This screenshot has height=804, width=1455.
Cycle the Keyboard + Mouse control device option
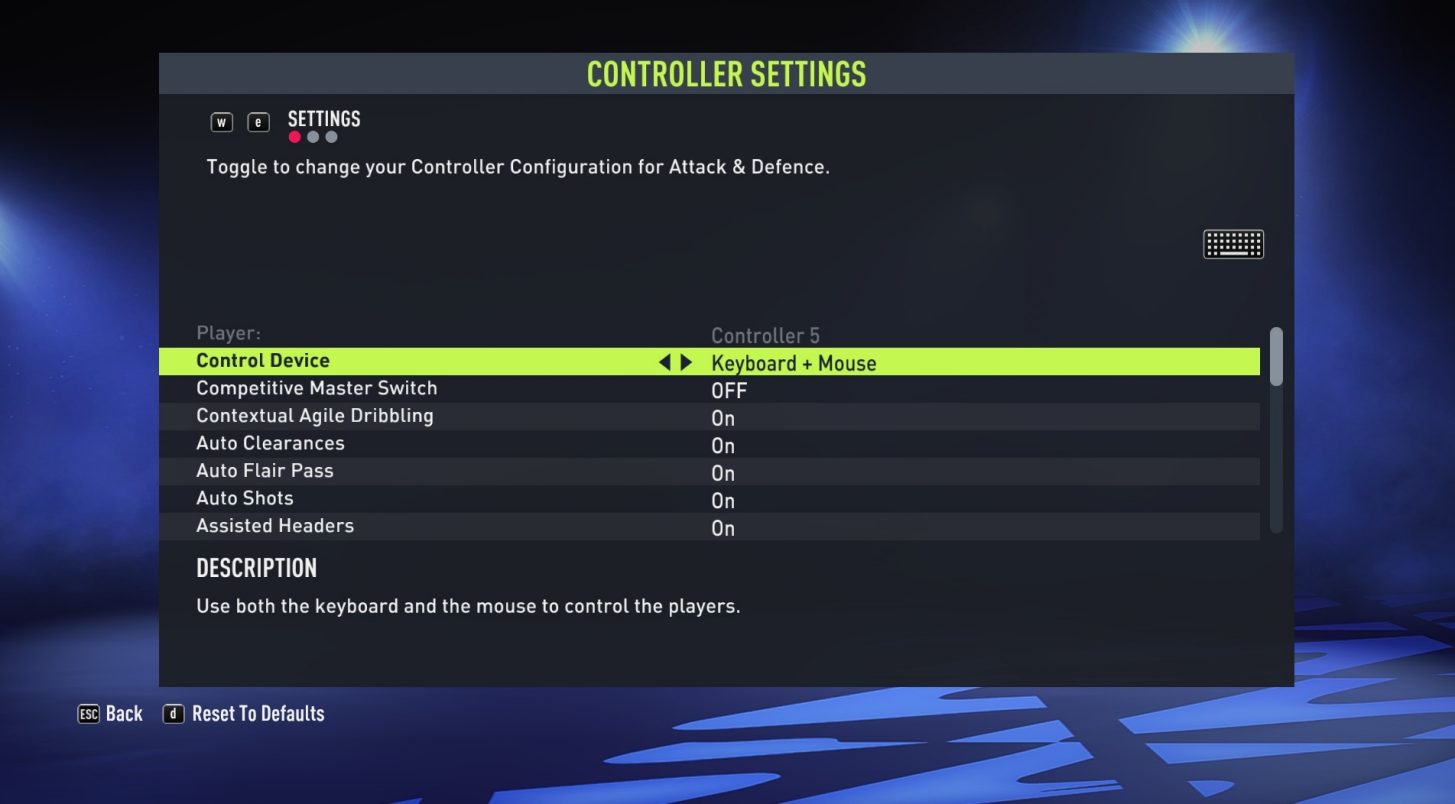click(793, 362)
